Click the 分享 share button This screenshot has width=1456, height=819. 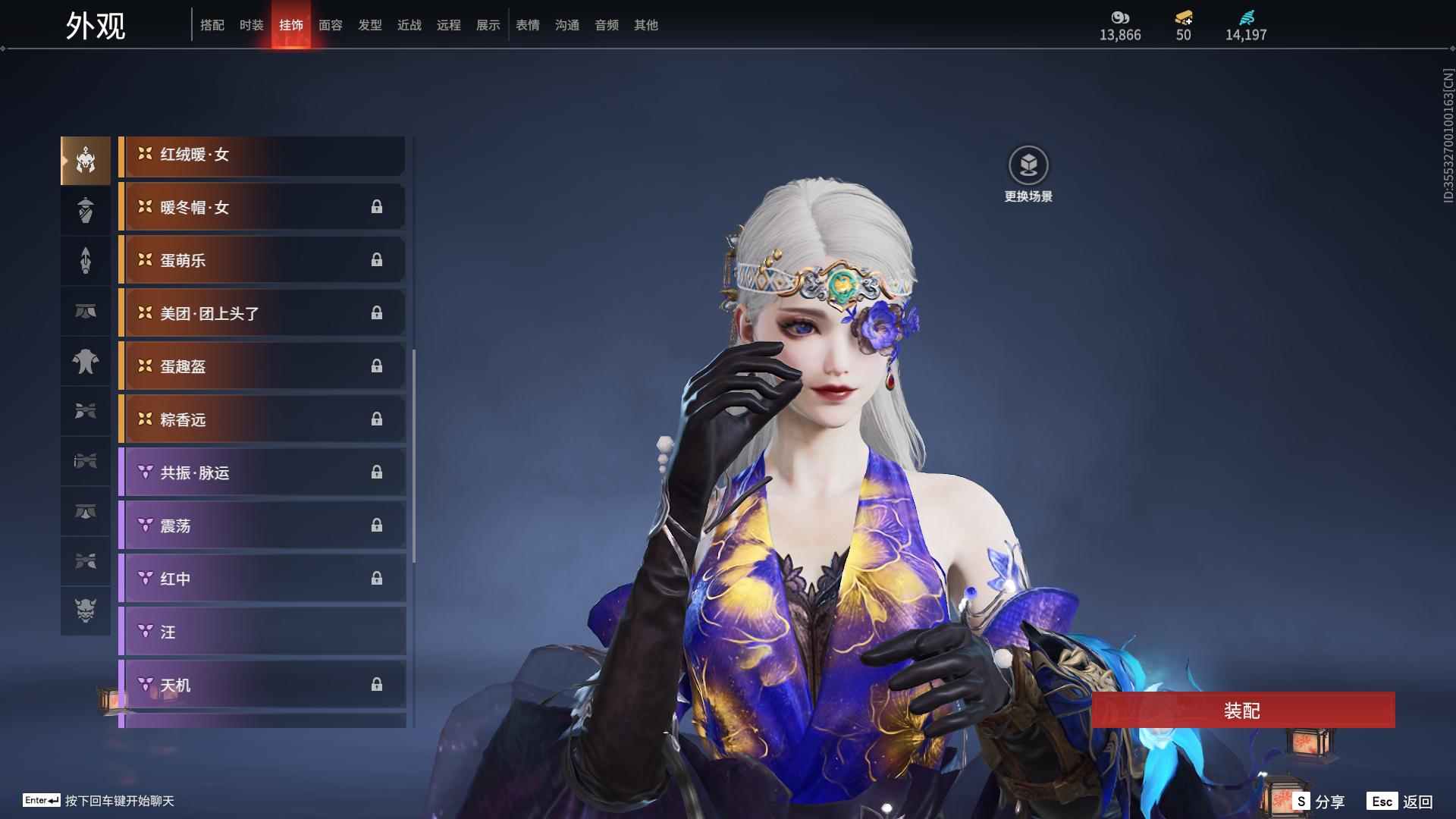click(x=1319, y=802)
